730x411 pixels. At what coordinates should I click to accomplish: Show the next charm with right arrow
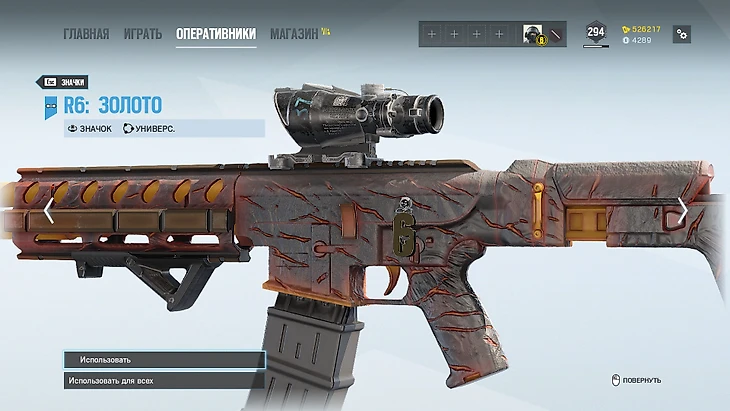(x=682, y=209)
